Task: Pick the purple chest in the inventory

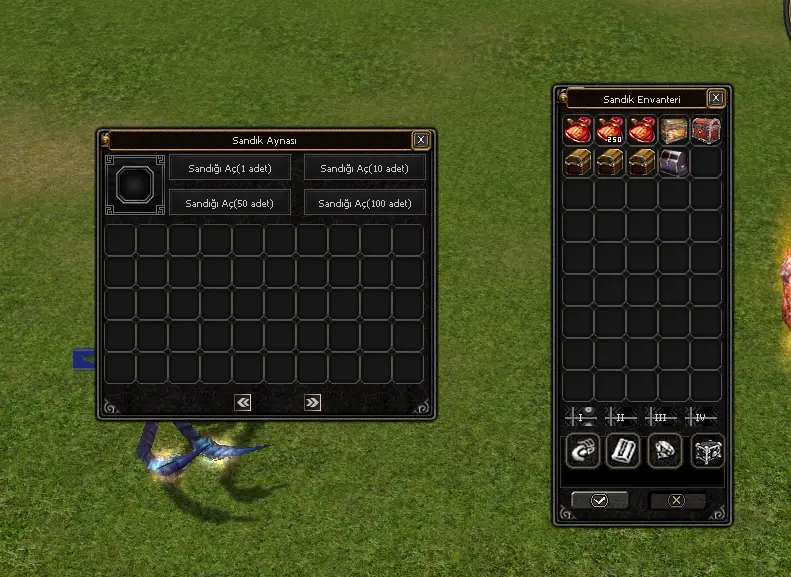Action: click(674, 162)
